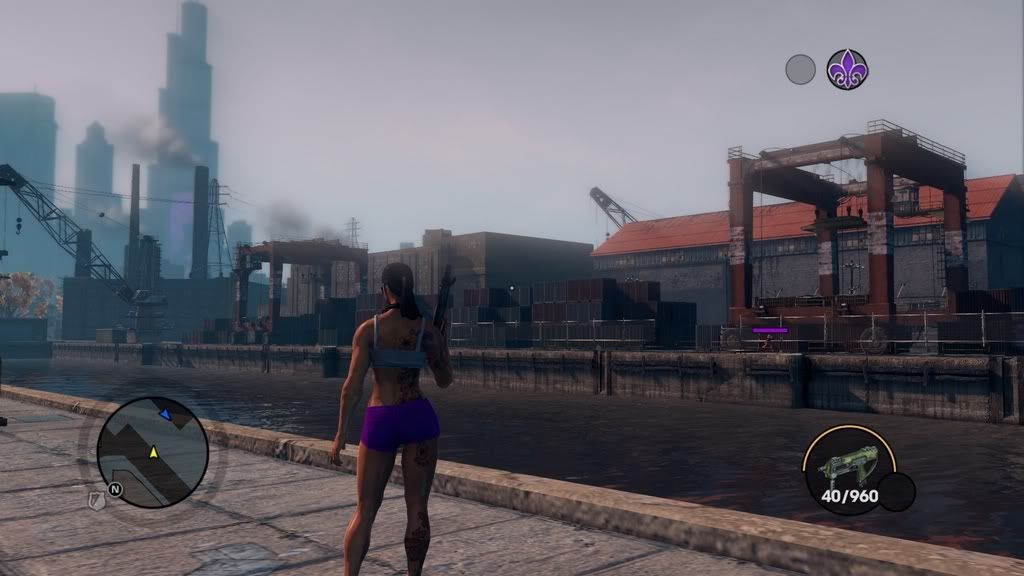Click the purple Saints fleur-de-lis emblem
1024x576 pixels.
[x=847, y=70]
